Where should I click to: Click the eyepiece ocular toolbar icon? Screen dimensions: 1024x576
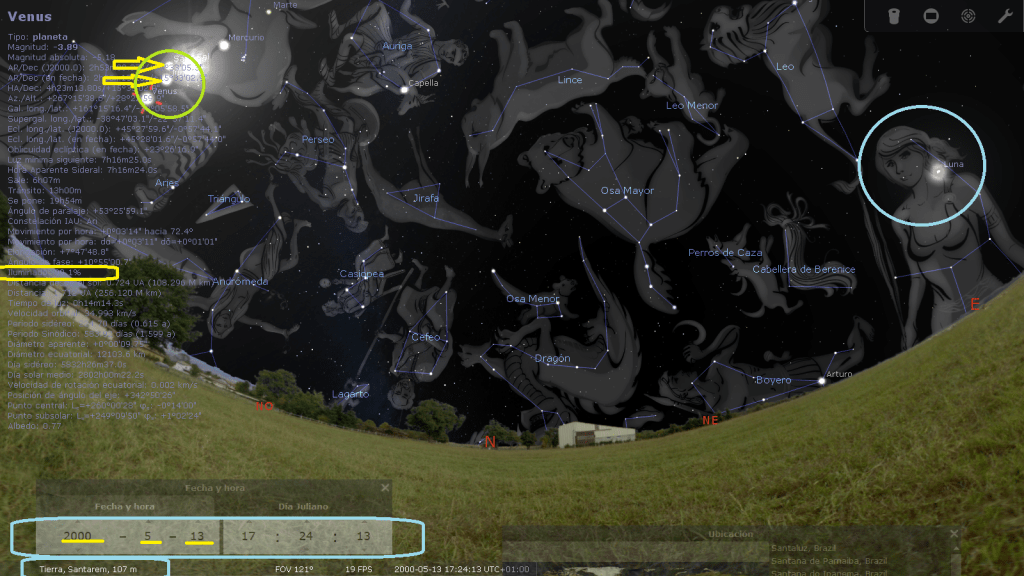[894, 16]
